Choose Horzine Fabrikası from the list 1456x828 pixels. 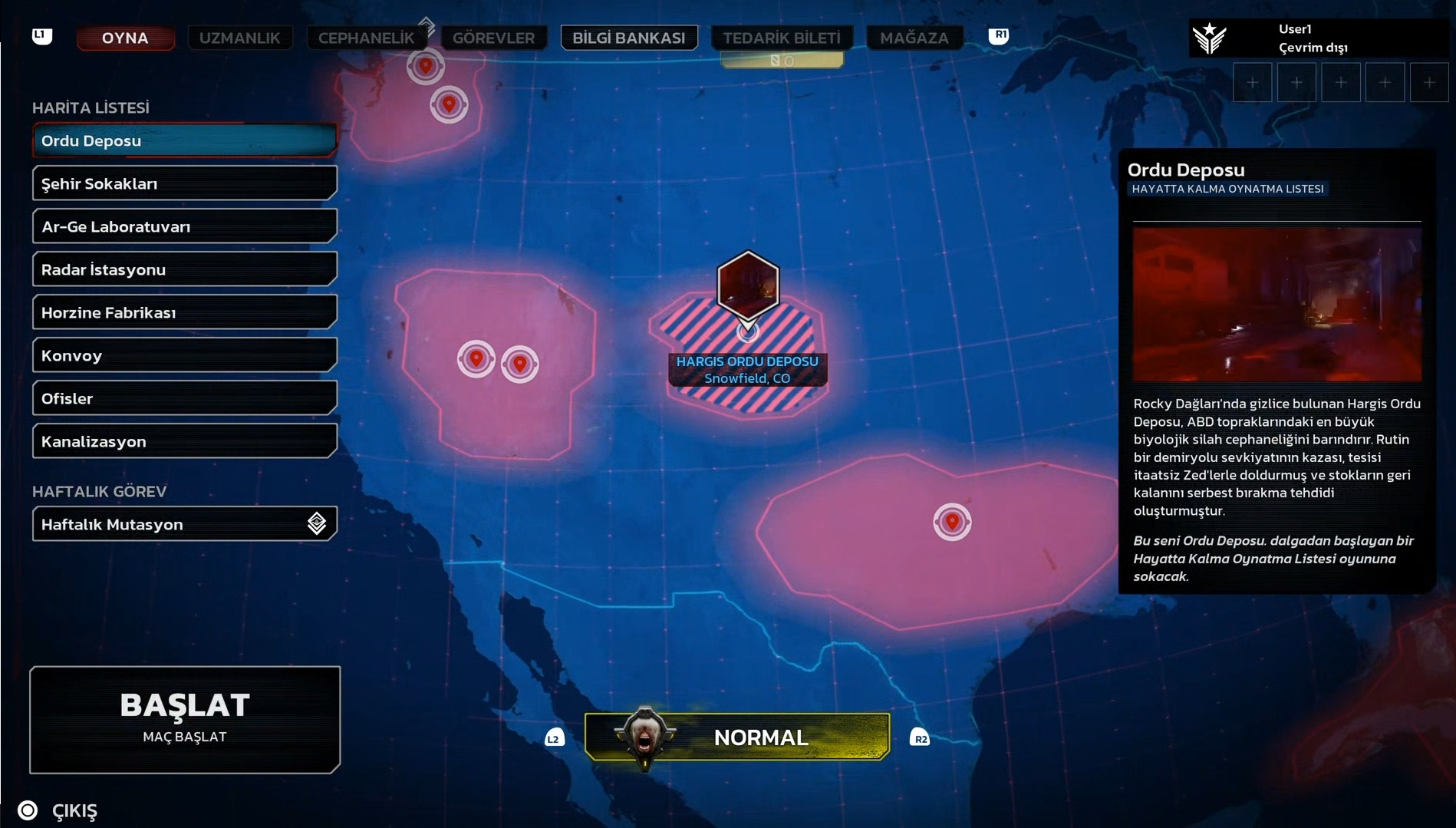pyautogui.click(x=184, y=312)
